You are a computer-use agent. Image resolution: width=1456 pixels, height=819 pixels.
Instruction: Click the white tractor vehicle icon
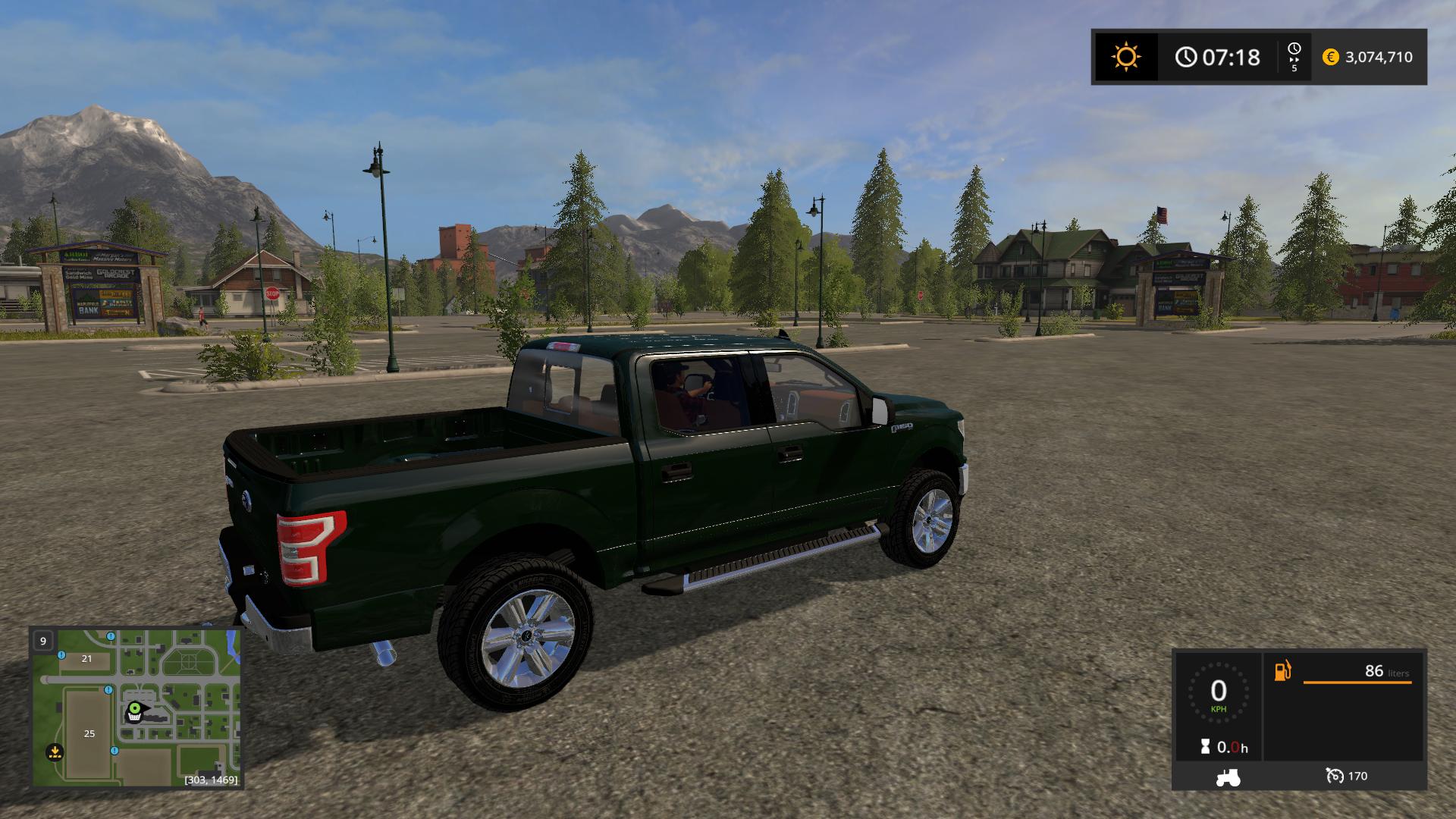(1228, 777)
